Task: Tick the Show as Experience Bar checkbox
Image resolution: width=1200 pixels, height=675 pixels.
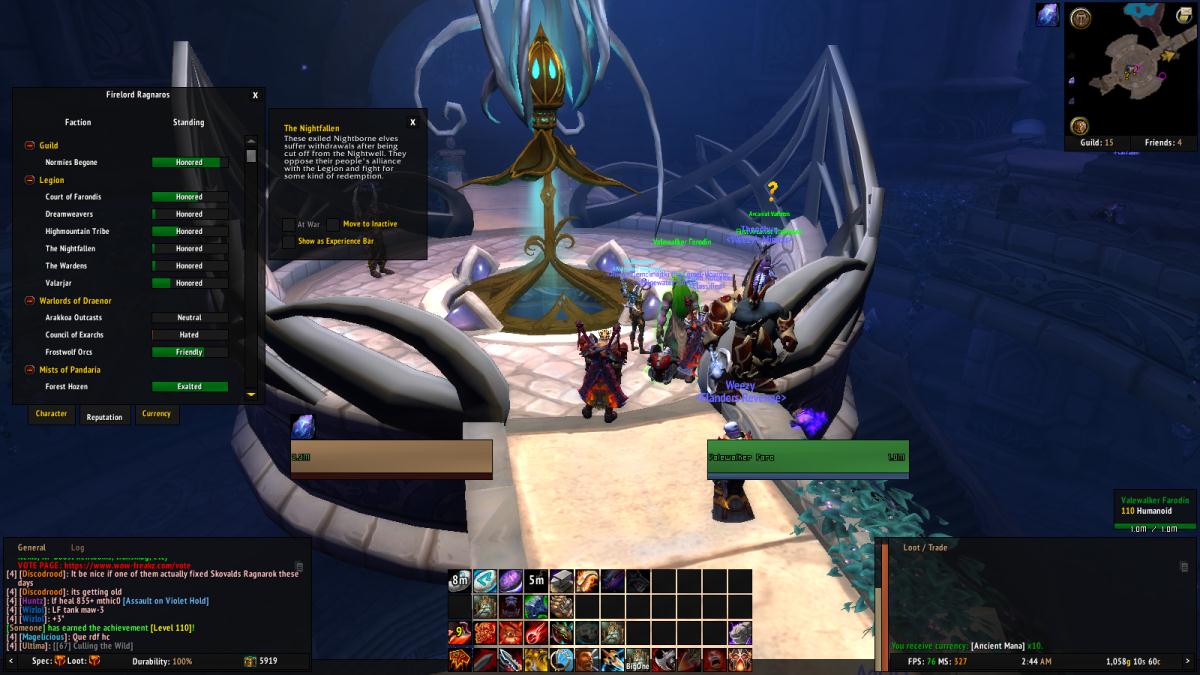Action: click(288, 241)
